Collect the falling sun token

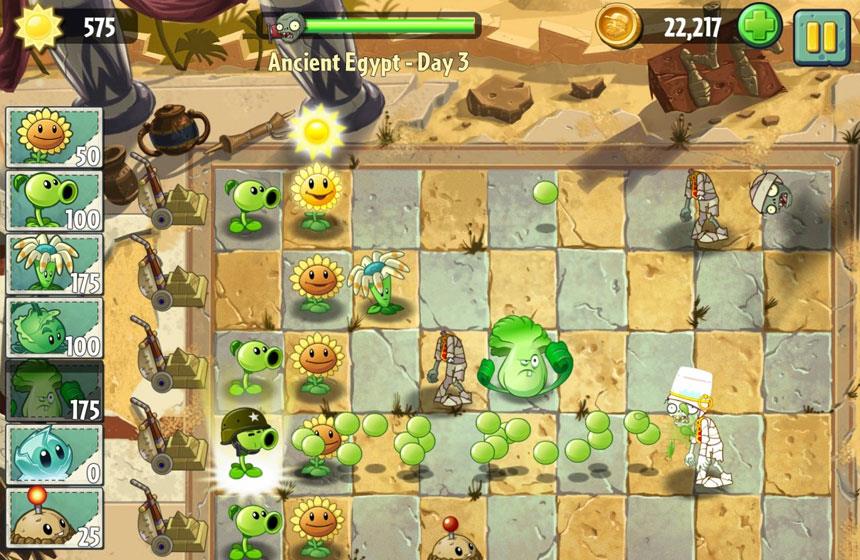[317, 130]
